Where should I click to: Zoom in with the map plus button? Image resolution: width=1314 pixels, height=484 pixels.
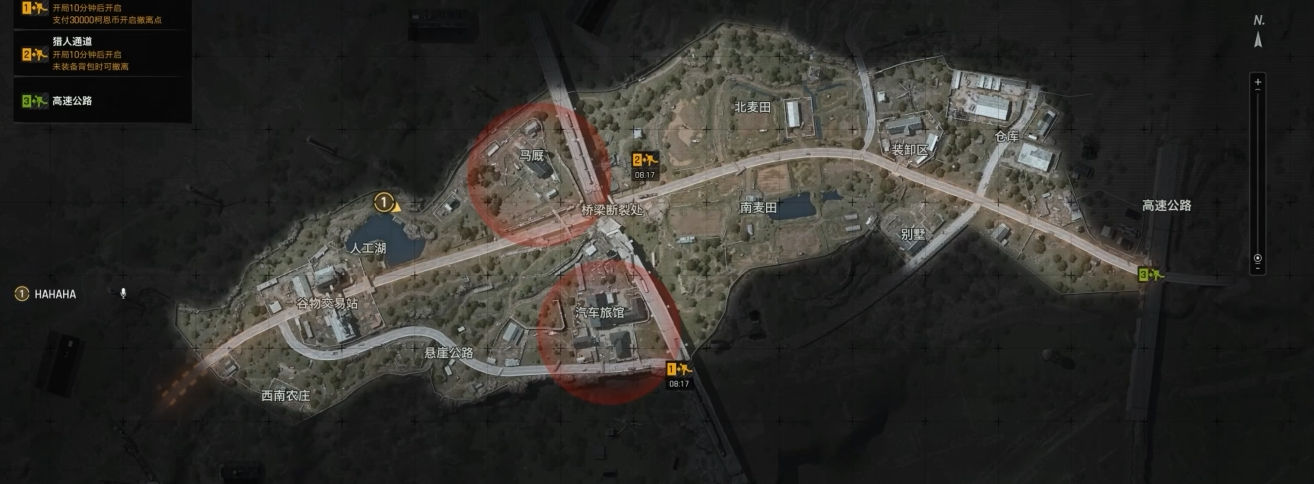click(x=1258, y=80)
